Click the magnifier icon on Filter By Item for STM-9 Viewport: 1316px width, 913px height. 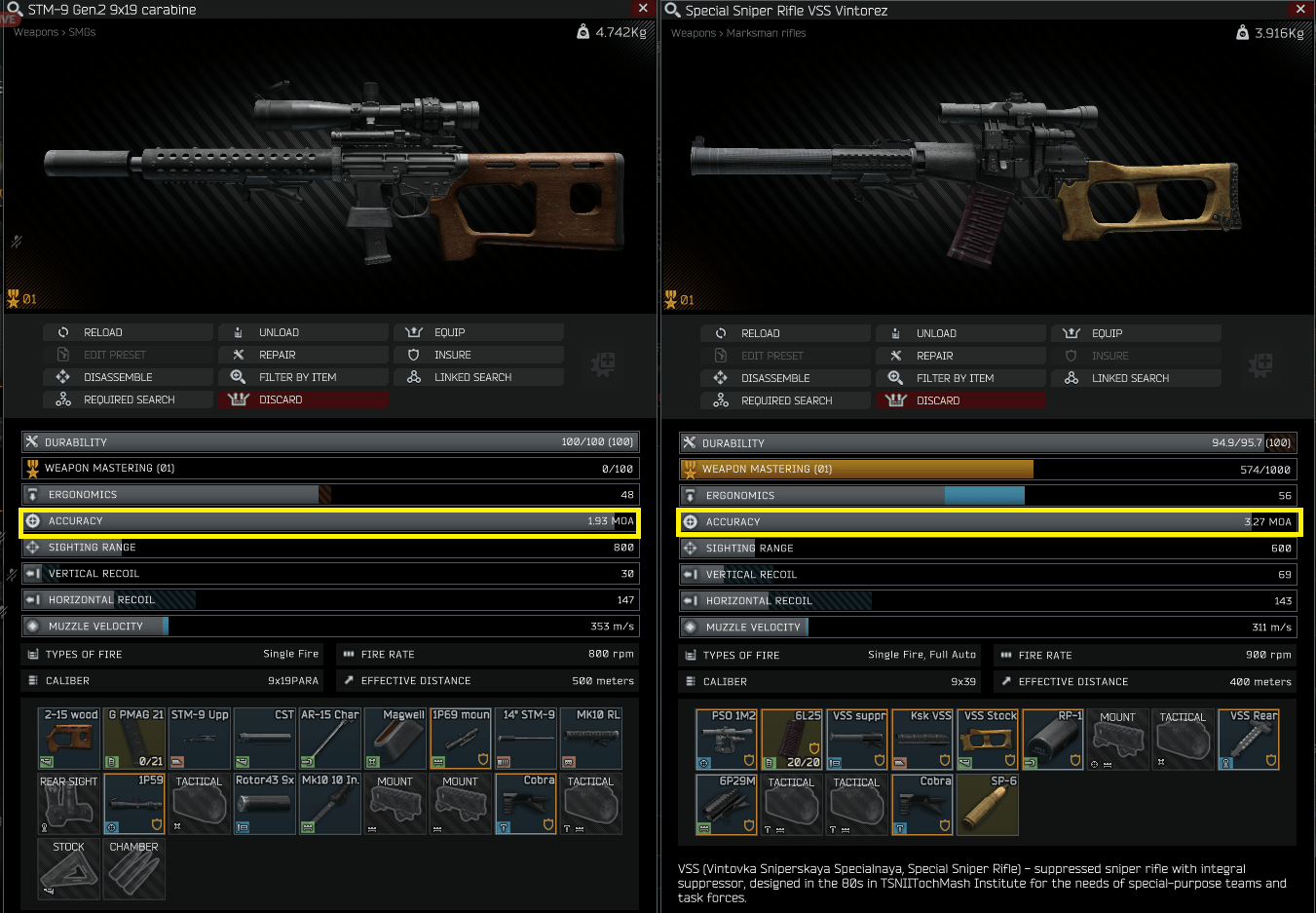pos(239,376)
